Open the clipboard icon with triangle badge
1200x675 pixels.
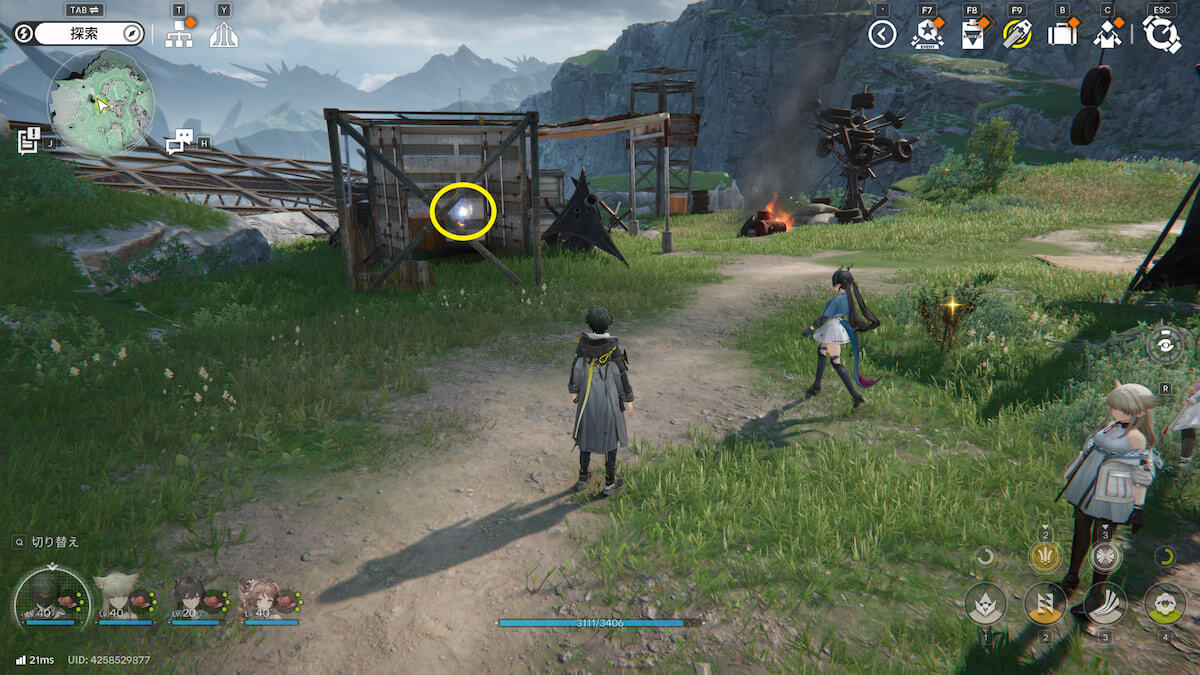(x=972, y=35)
